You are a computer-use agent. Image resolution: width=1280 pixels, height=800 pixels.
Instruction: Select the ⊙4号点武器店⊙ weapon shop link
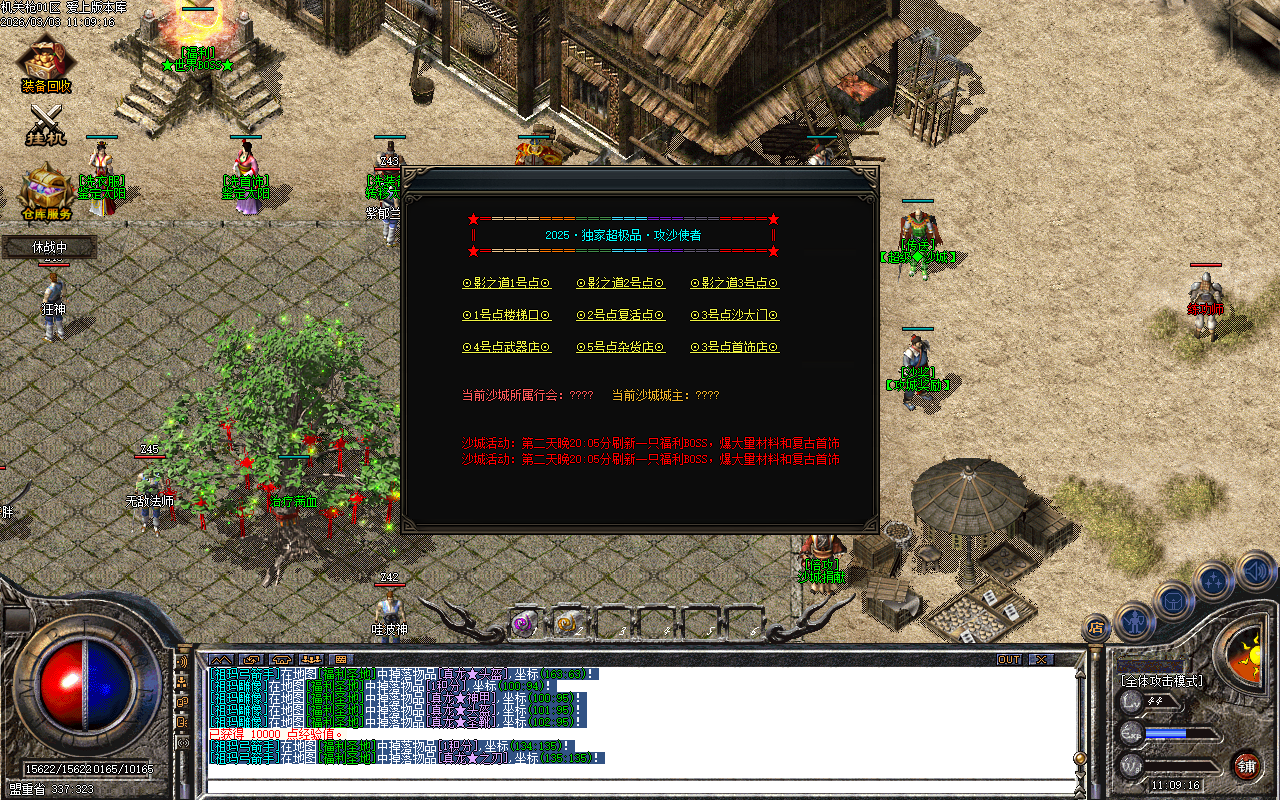pyautogui.click(x=507, y=347)
